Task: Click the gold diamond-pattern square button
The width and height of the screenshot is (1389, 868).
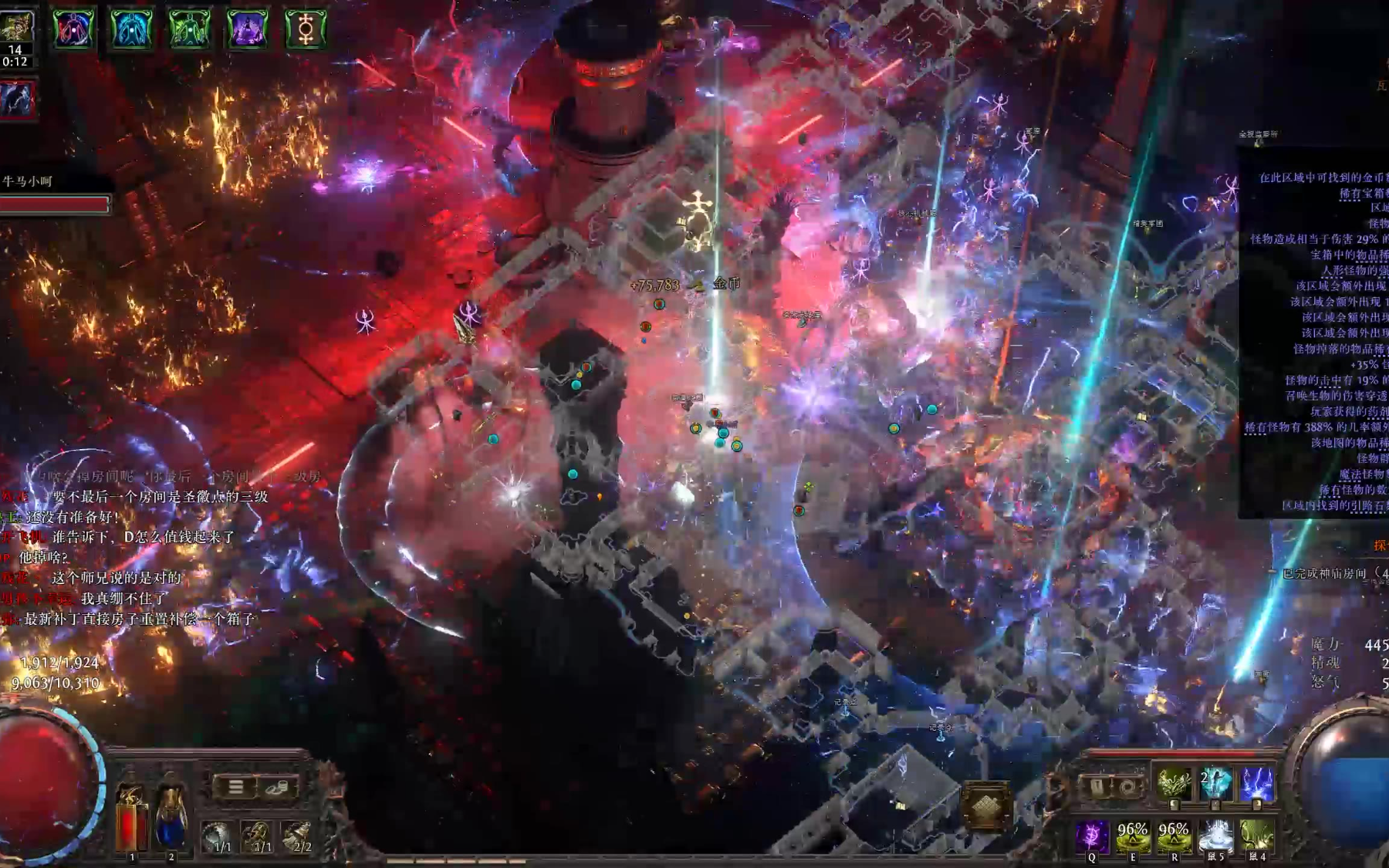Action: 985,807
